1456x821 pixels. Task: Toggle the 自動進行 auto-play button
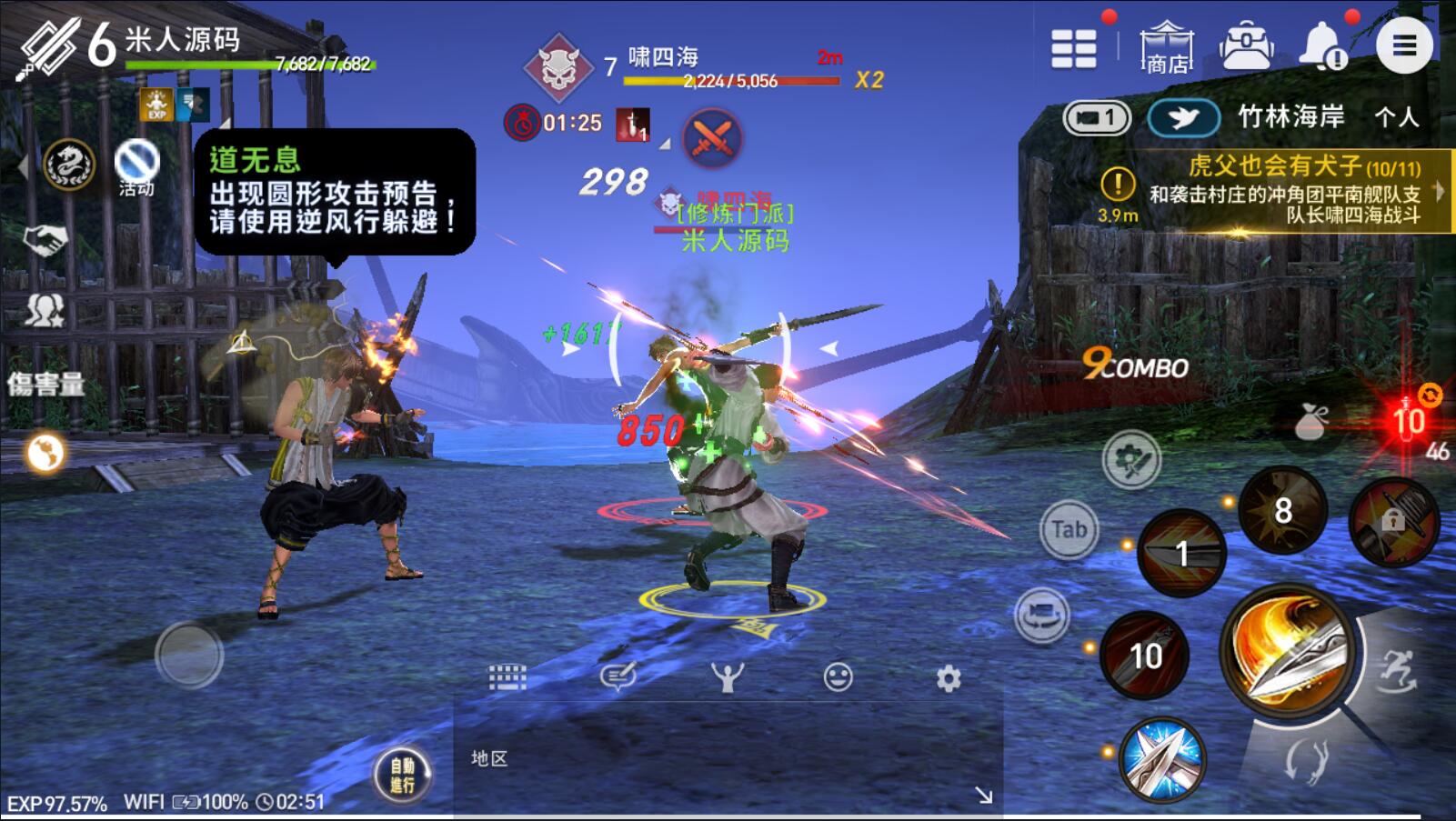pyautogui.click(x=402, y=775)
